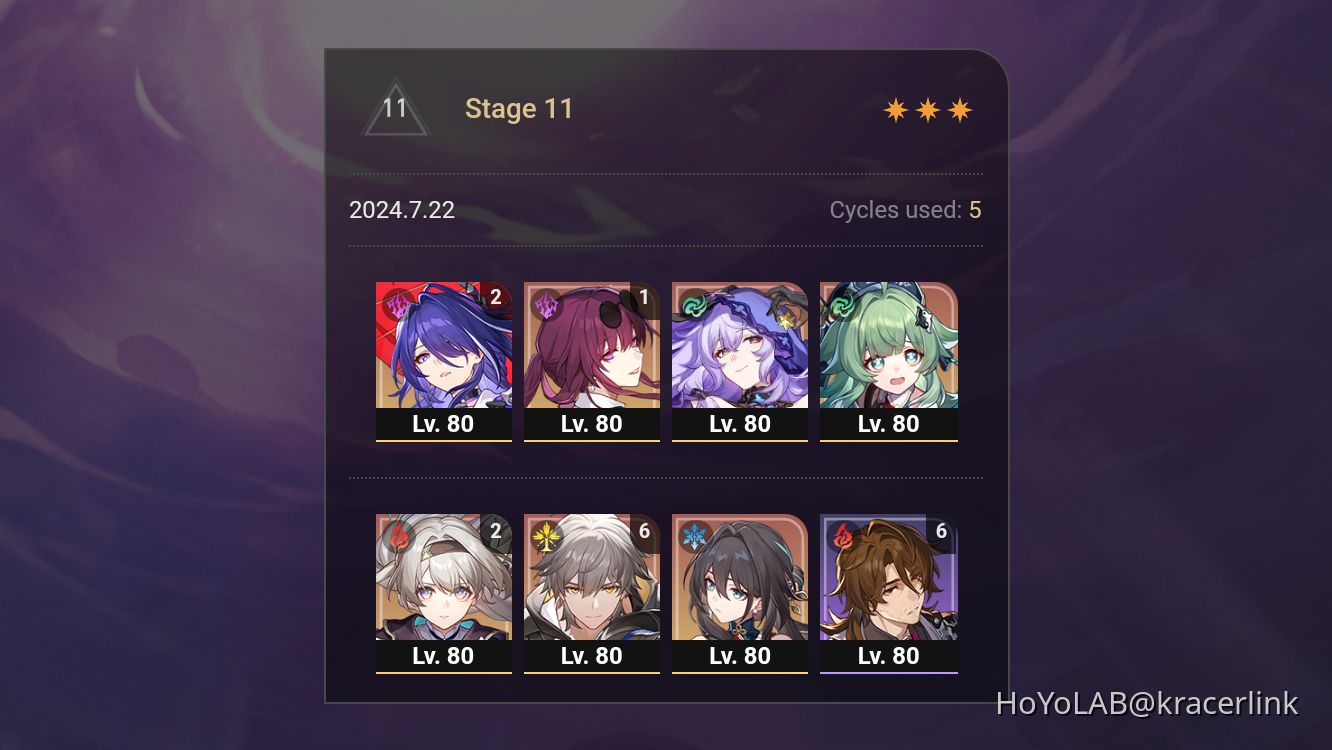Select Huohuo's character portrait
This screenshot has height=750, width=1332.
(x=889, y=345)
